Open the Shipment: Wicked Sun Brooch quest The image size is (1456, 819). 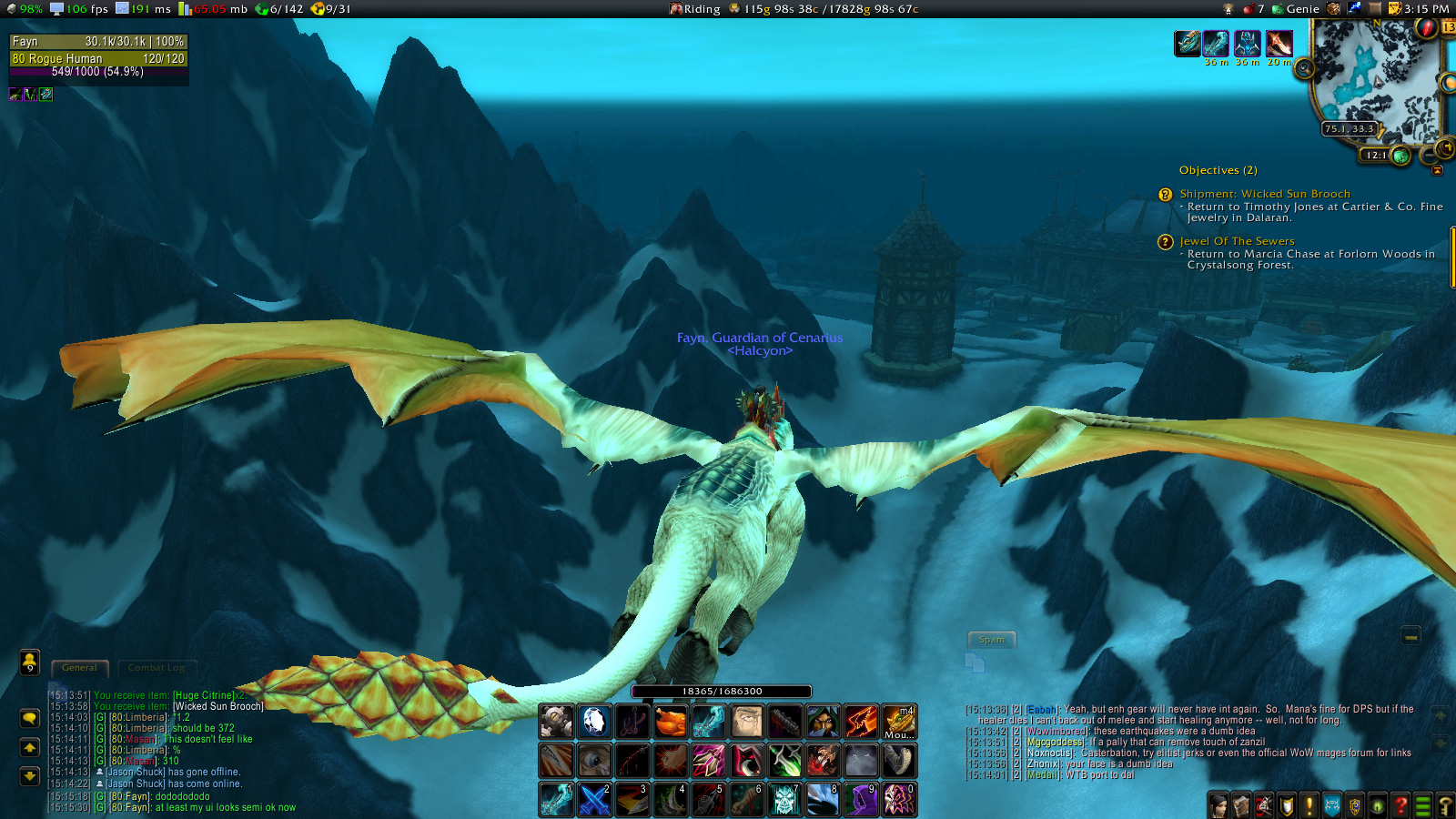tap(1264, 194)
